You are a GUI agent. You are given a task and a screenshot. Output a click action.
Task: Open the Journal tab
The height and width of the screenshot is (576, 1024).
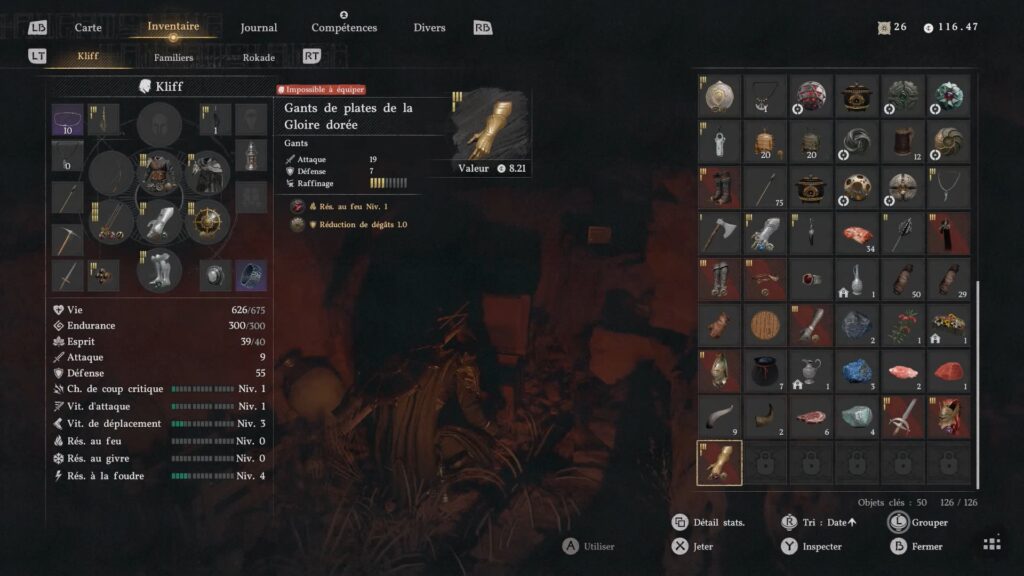pos(259,28)
